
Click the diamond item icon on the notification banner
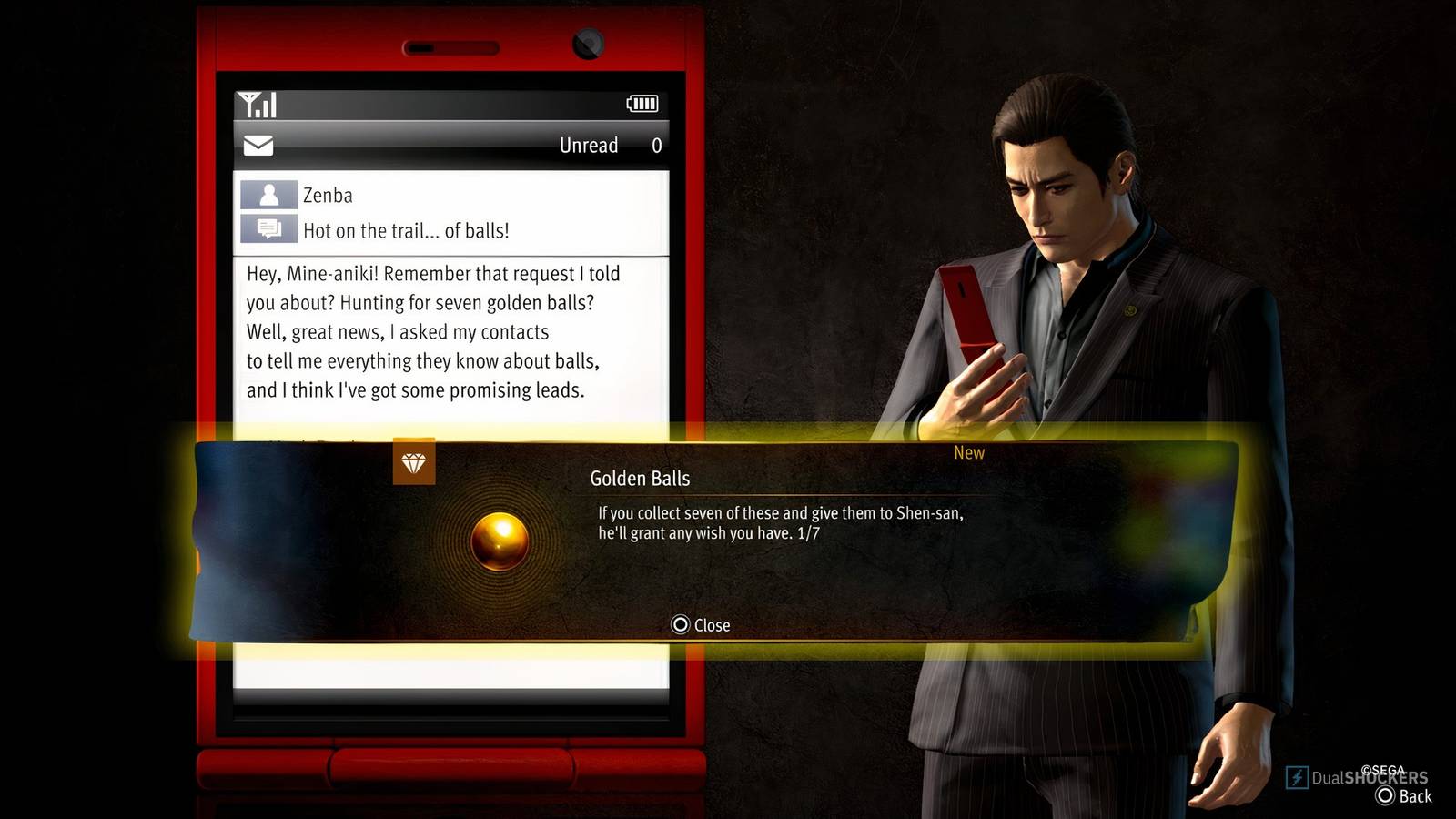click(x=414, y=462)
